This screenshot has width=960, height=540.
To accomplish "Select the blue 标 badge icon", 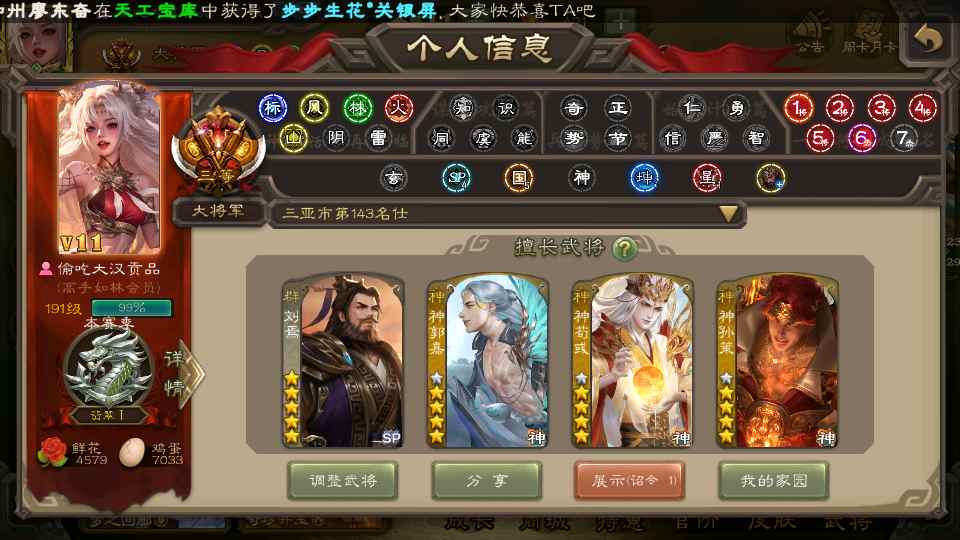I will [x=273, y=108].
